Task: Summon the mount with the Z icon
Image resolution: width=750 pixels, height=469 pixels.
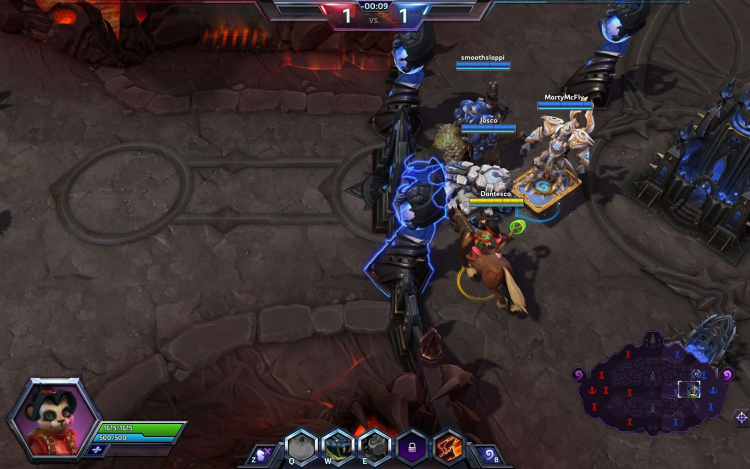Action: [x=259, y=454]
